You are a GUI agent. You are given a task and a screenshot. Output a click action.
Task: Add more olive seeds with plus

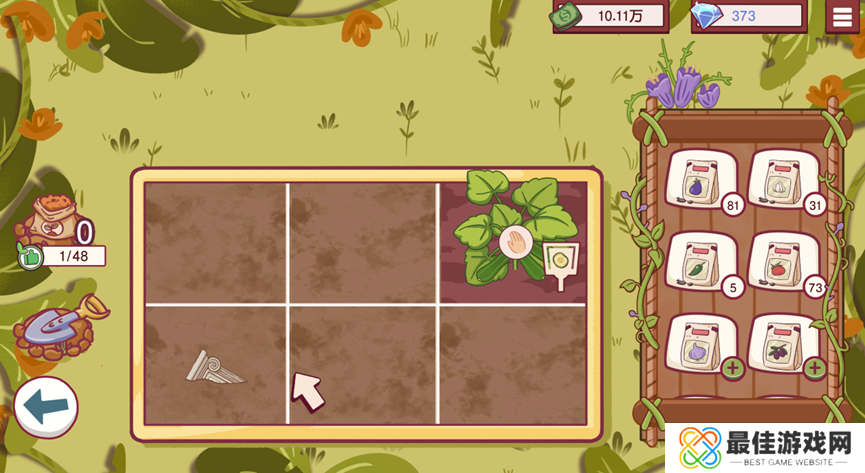[815, 368]
